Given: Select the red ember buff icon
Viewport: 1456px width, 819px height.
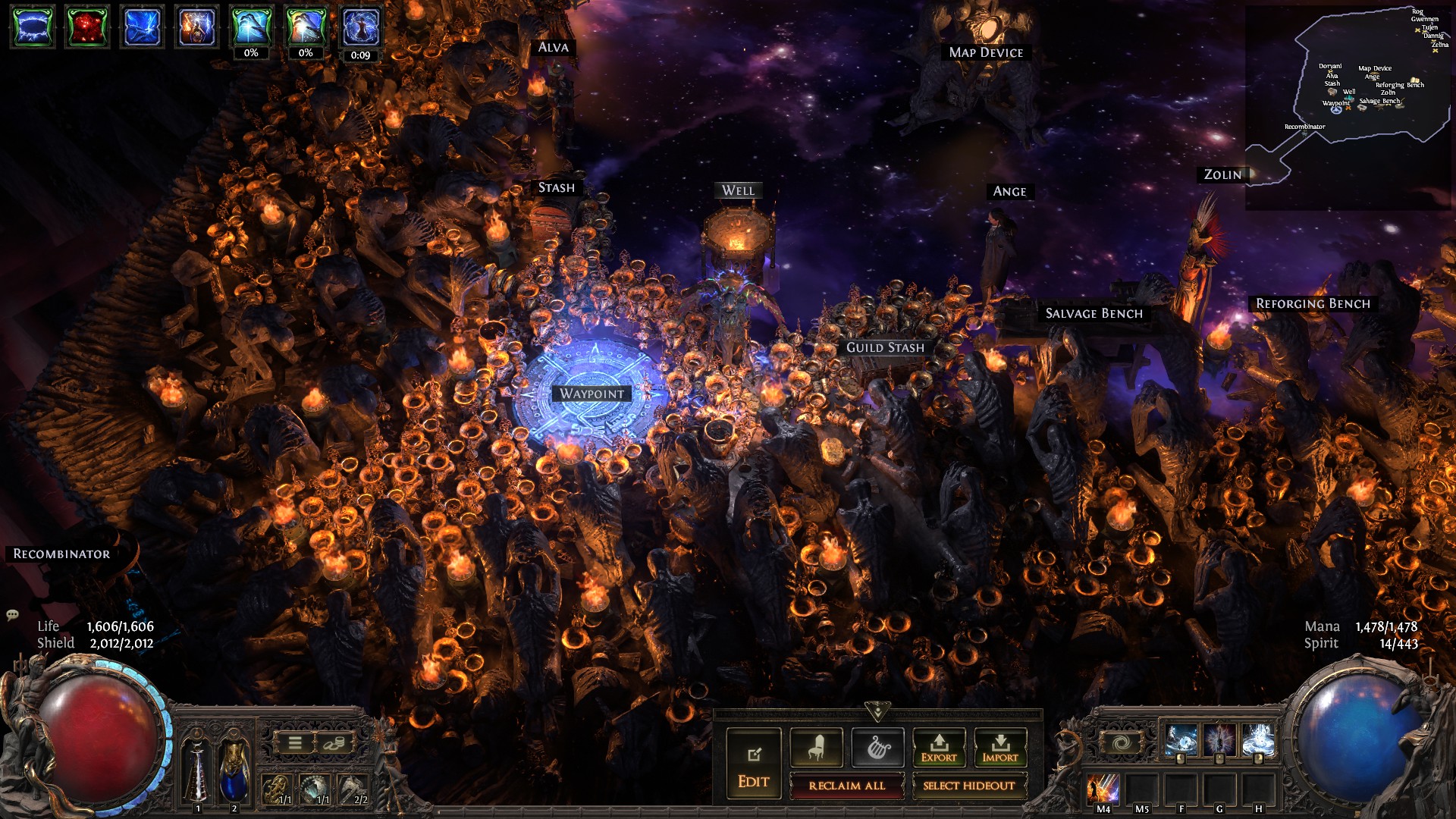Looking at the screenshot, I should [86, 27].
